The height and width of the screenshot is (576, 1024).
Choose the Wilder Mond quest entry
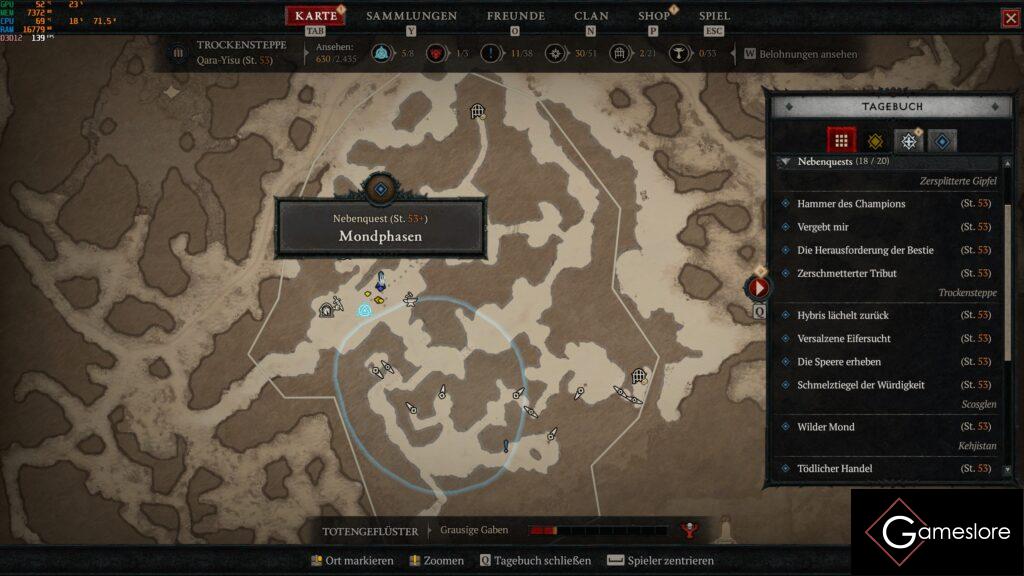(x=825, y=427)
